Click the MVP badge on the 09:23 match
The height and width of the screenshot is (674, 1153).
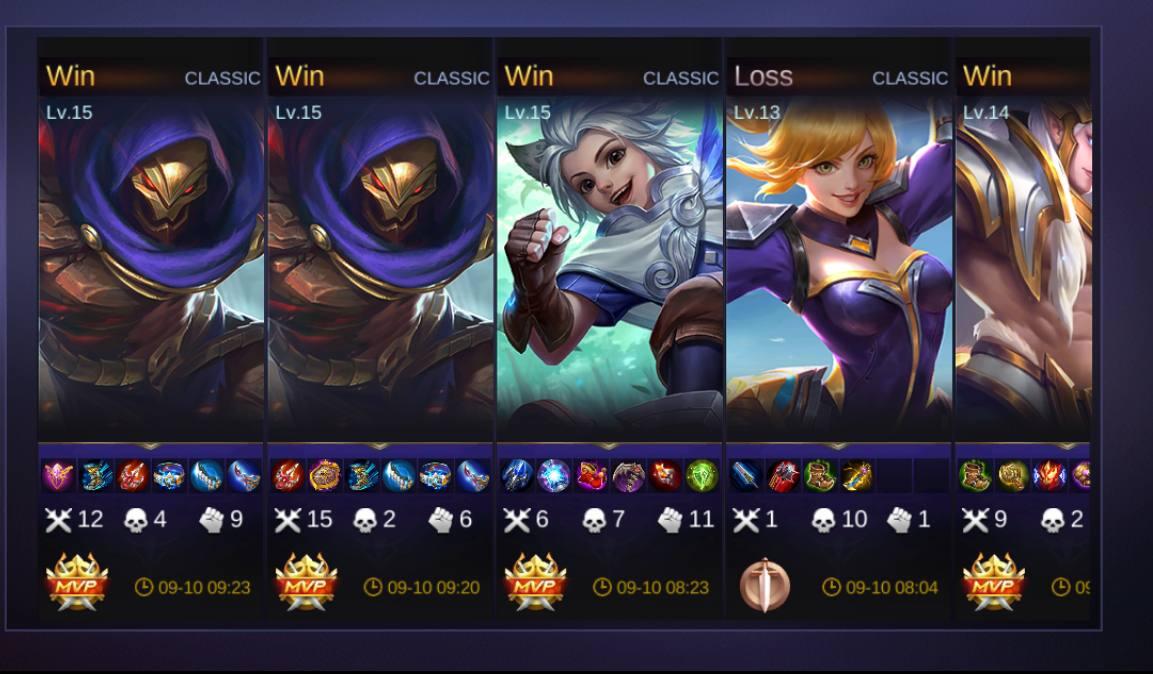77,583
